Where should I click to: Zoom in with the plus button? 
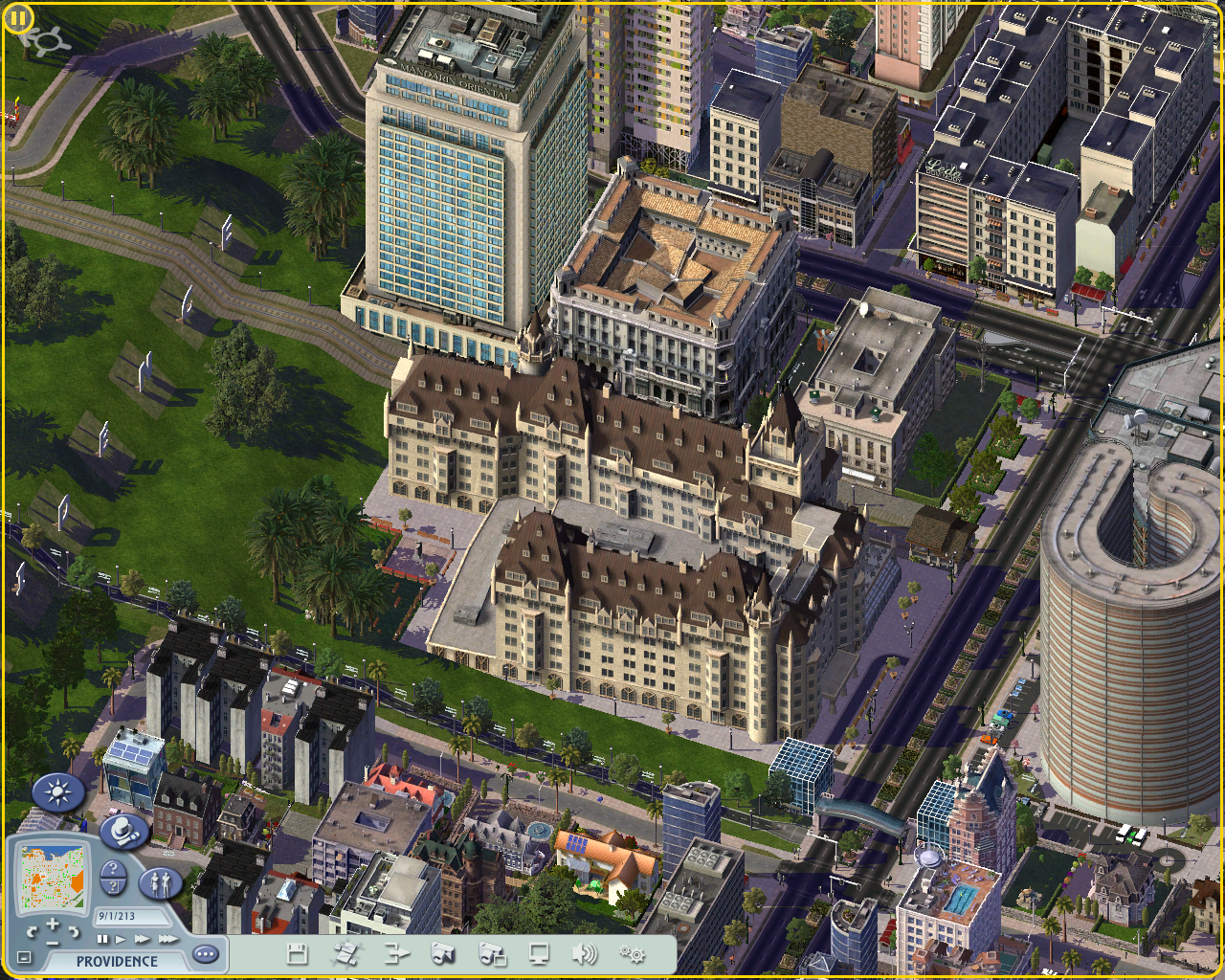(52, 924)
